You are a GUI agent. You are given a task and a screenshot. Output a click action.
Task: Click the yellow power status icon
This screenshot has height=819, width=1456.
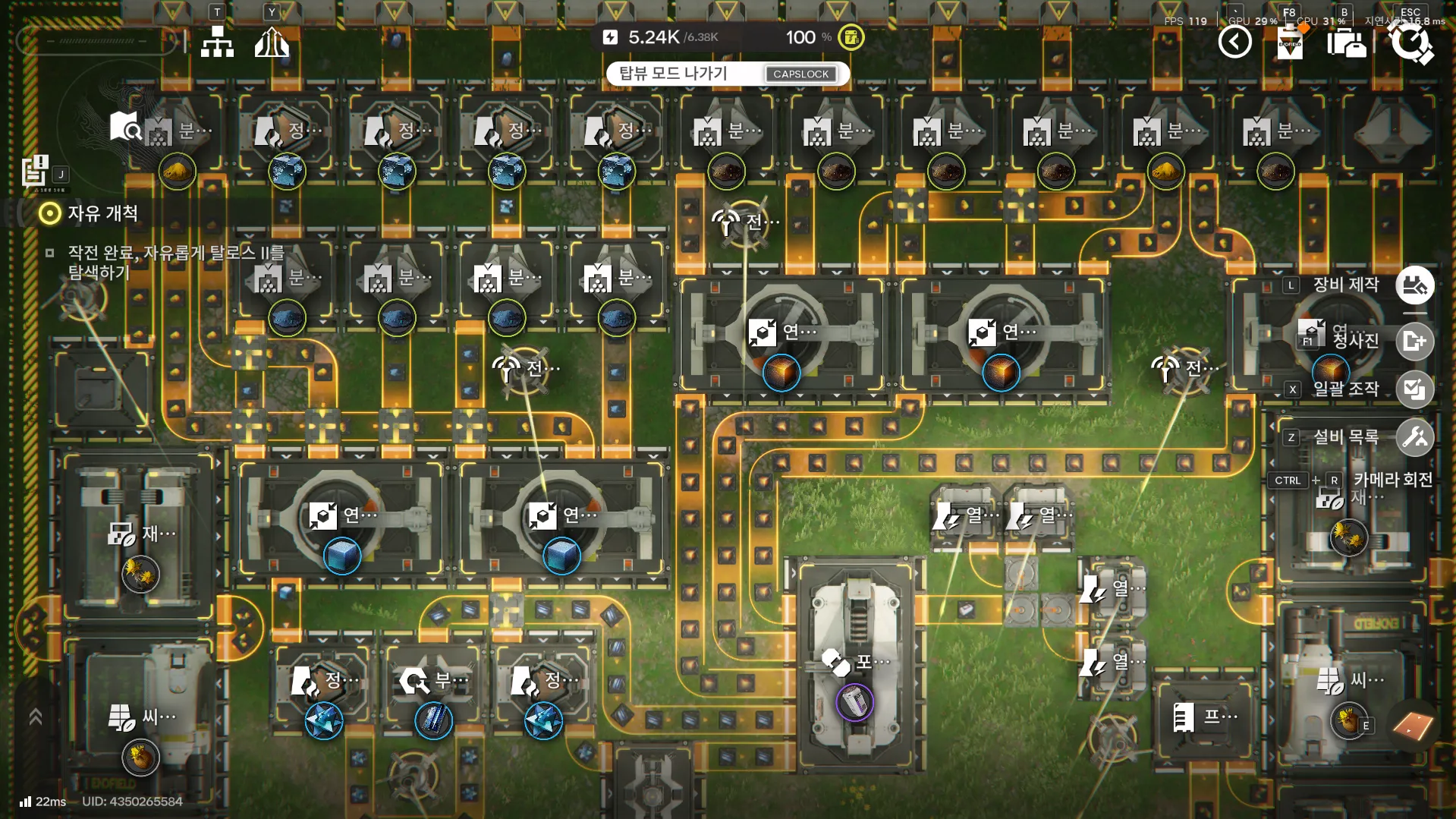click(851, 37)
